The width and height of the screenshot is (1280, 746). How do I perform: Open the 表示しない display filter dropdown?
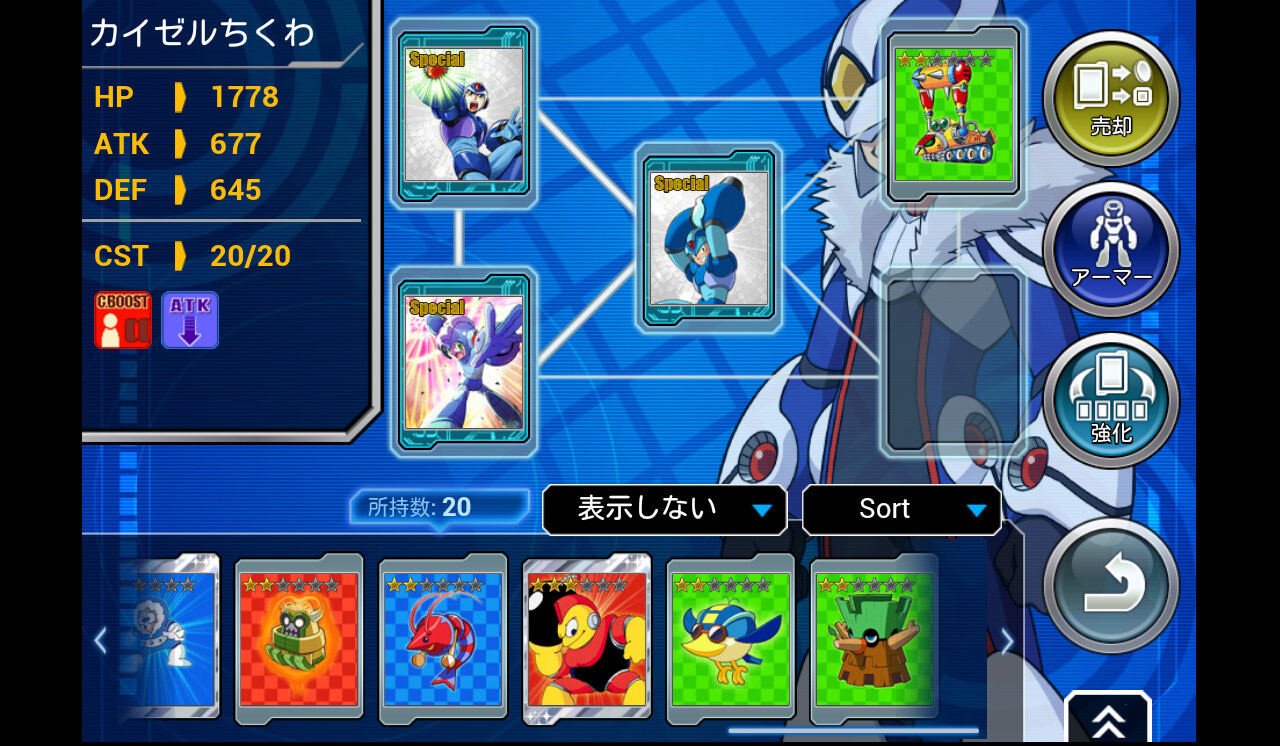click(663, 509)
